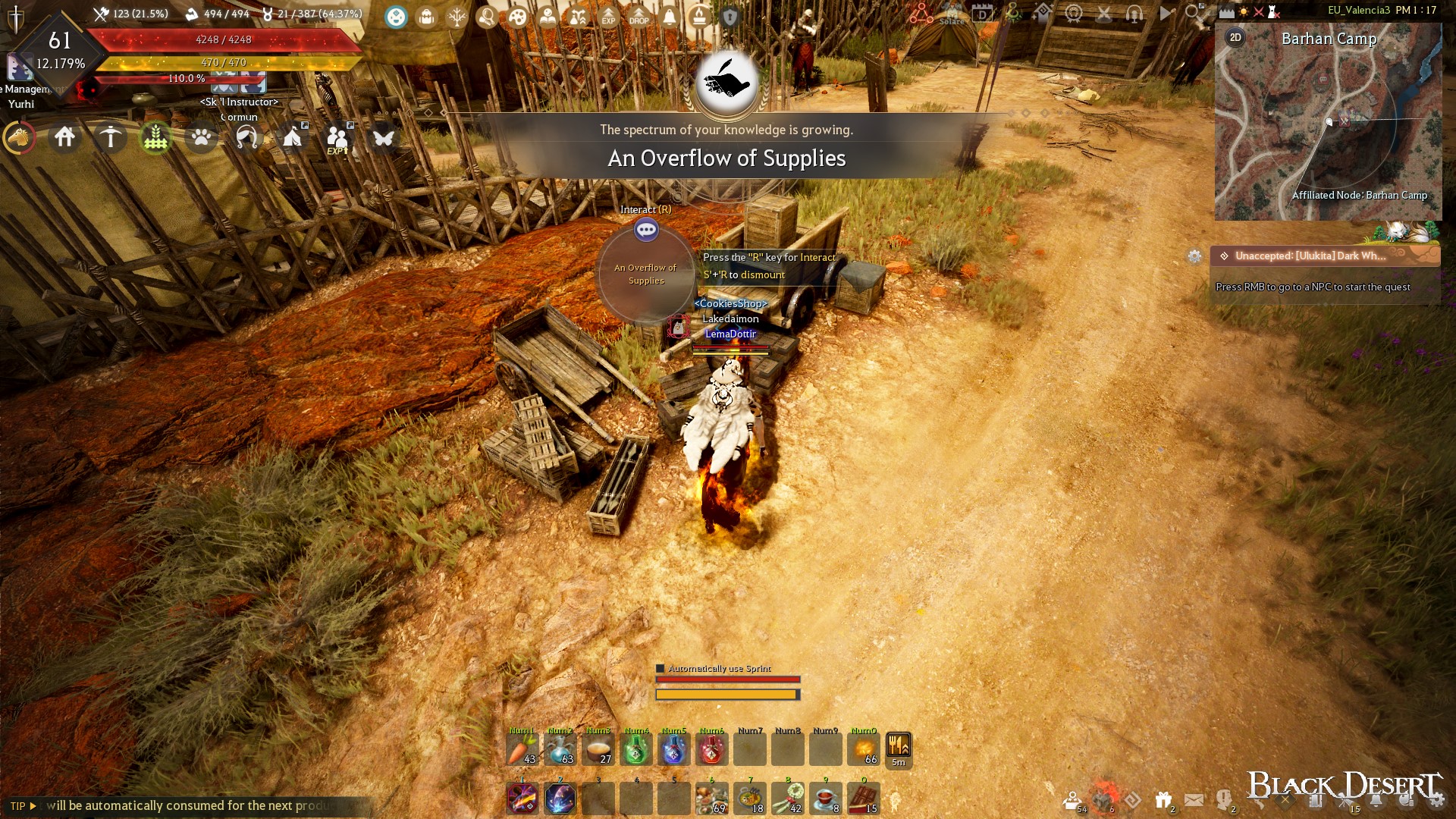Select the skill tree snowflake icon
Screen dimensions: 1456x819
[456, 17]
